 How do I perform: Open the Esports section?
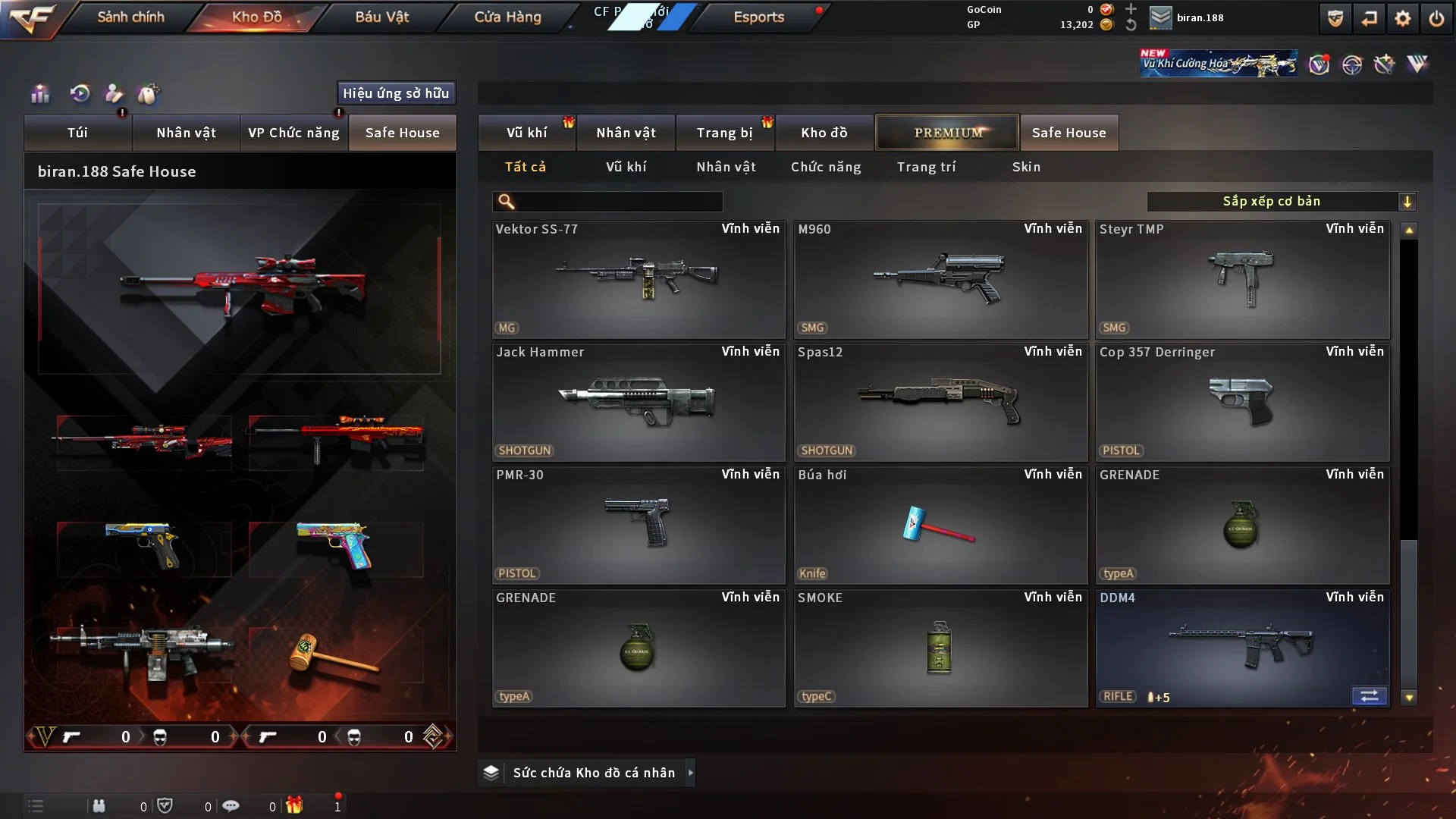tap(758, 17)
